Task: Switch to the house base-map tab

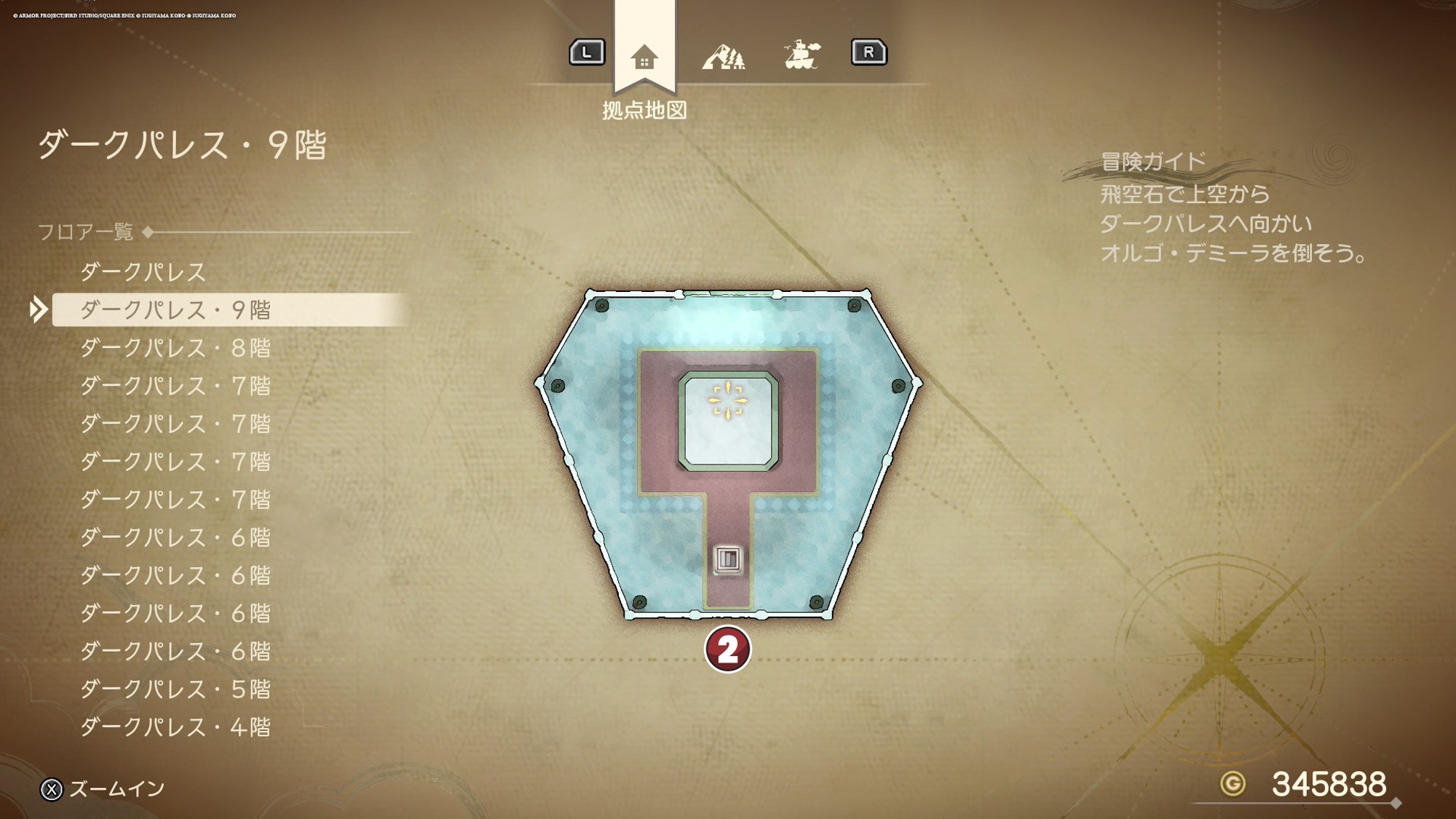Action: (x=644, y=57)
